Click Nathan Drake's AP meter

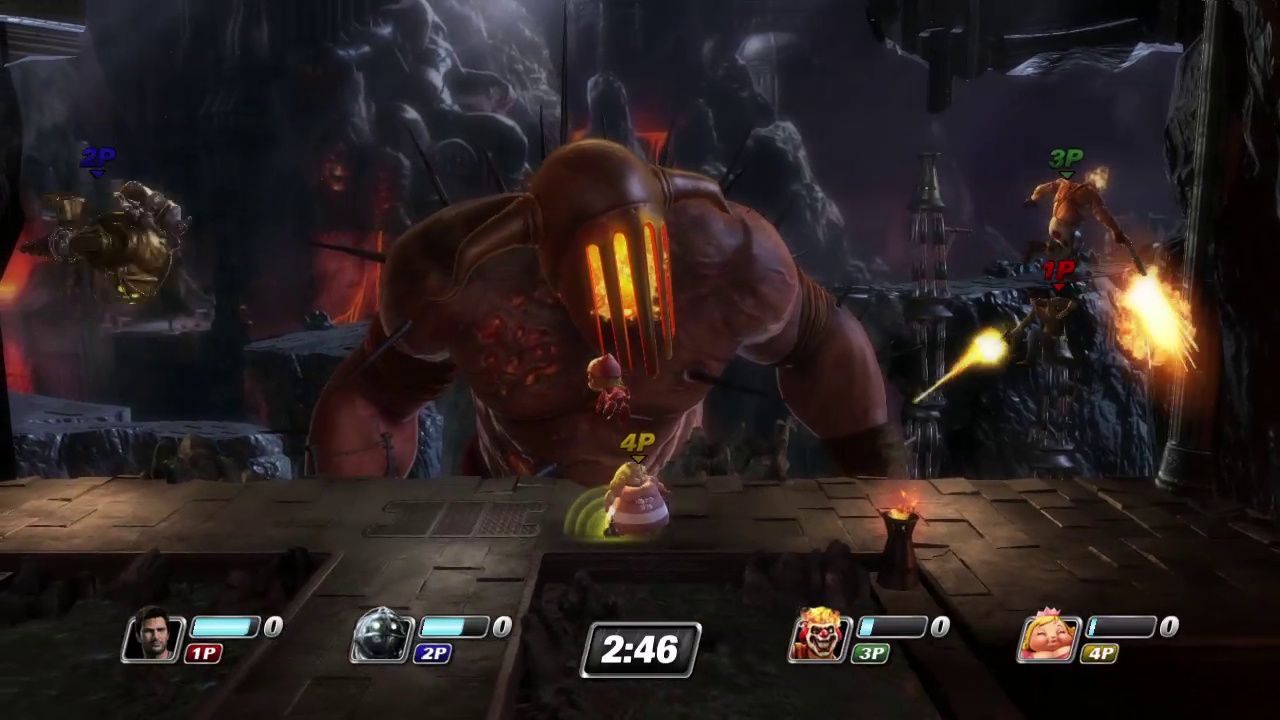225,626
